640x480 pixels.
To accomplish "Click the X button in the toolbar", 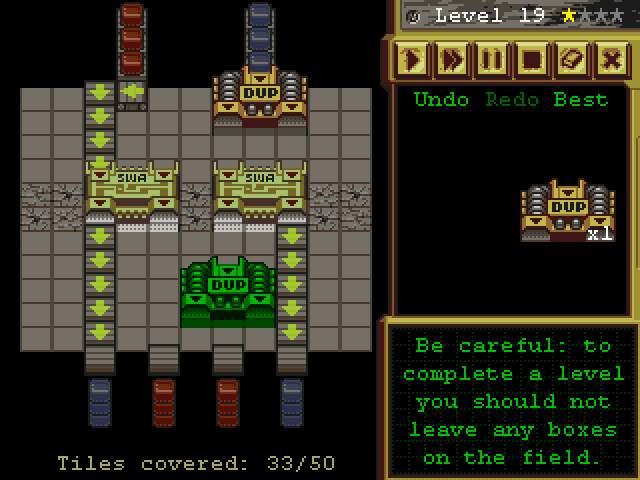I will coord(612,60).
